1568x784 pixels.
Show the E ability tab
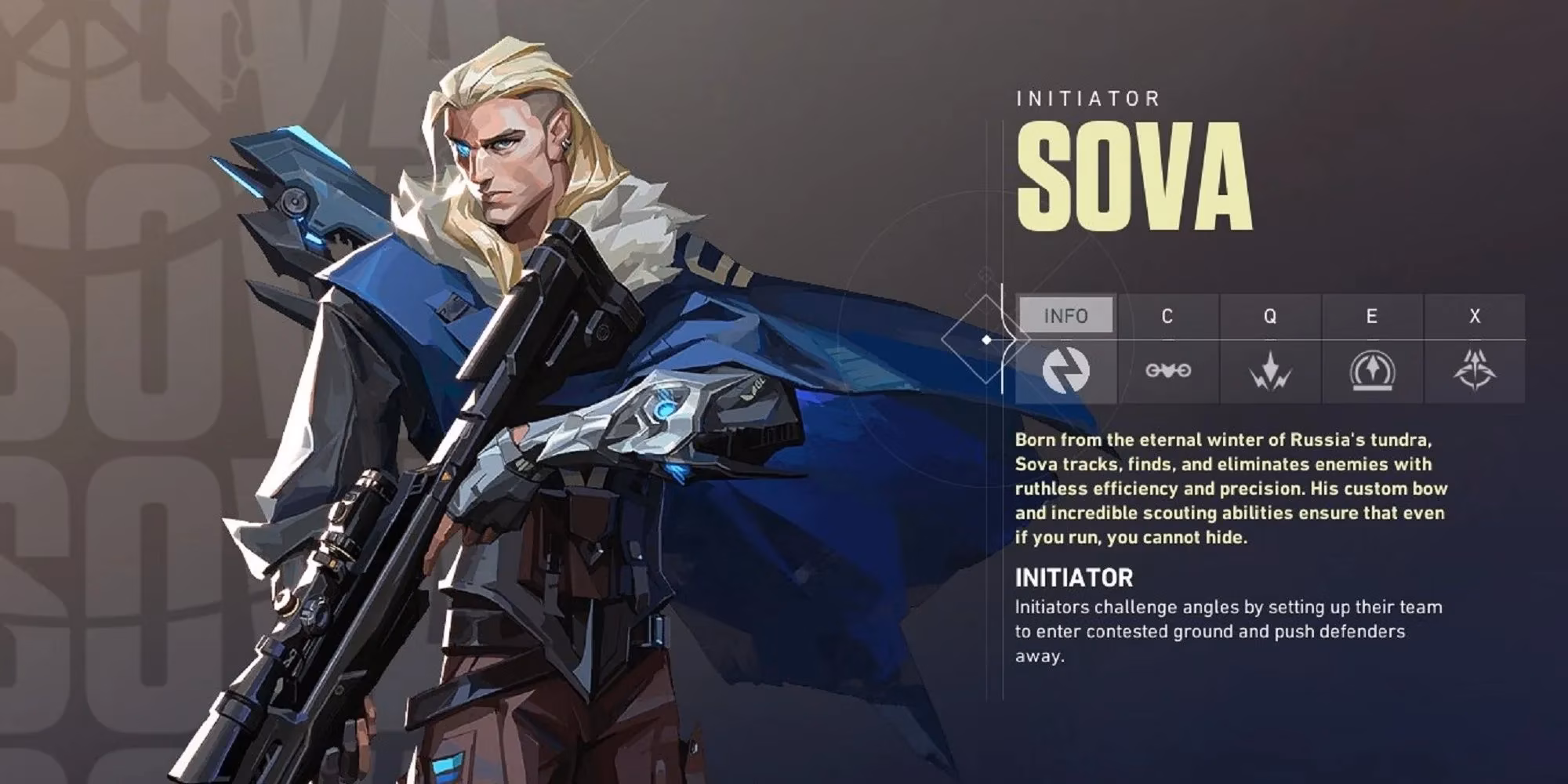coord(1371,316)
